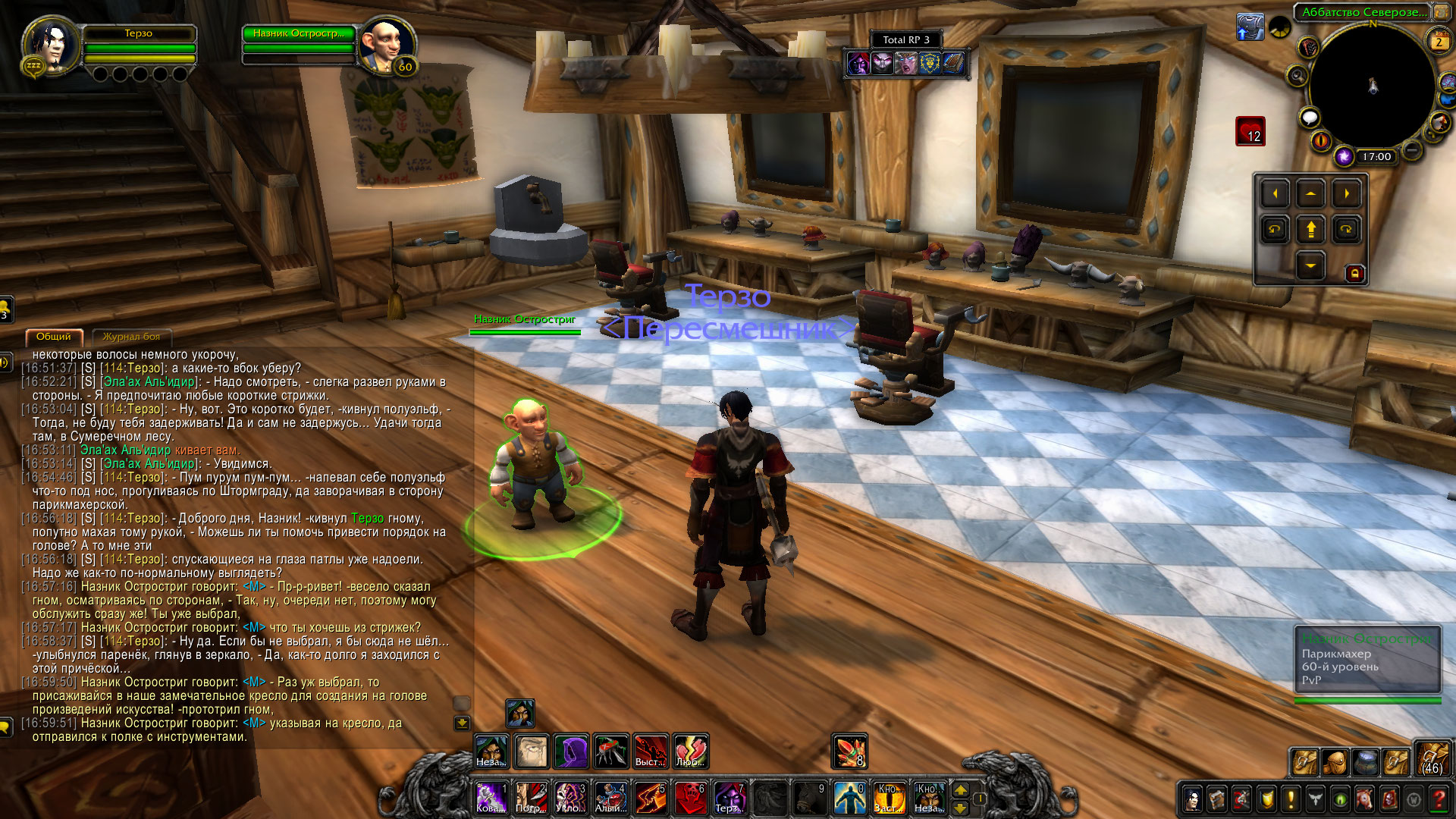Activate the red skull ability in slot 6
The width and height of the screenshot is (1456, 819).
click(x=690, y=798)
